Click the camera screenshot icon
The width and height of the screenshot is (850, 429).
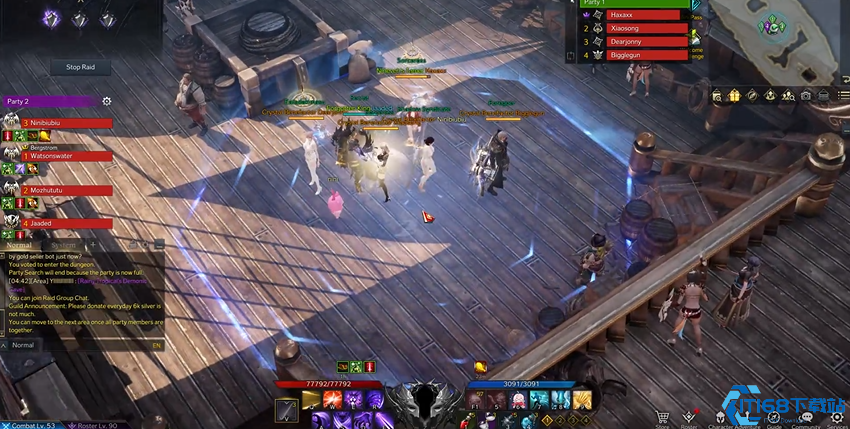tap(805, 95)
